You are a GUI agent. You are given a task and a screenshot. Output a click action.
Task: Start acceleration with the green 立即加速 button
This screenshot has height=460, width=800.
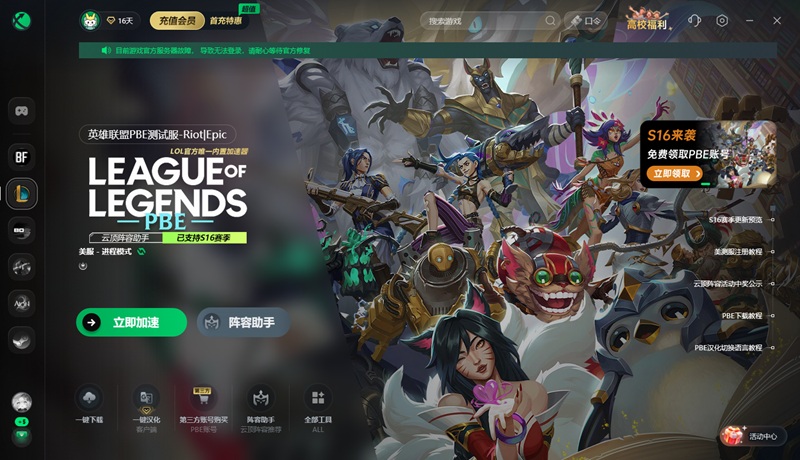pos(131,322)
